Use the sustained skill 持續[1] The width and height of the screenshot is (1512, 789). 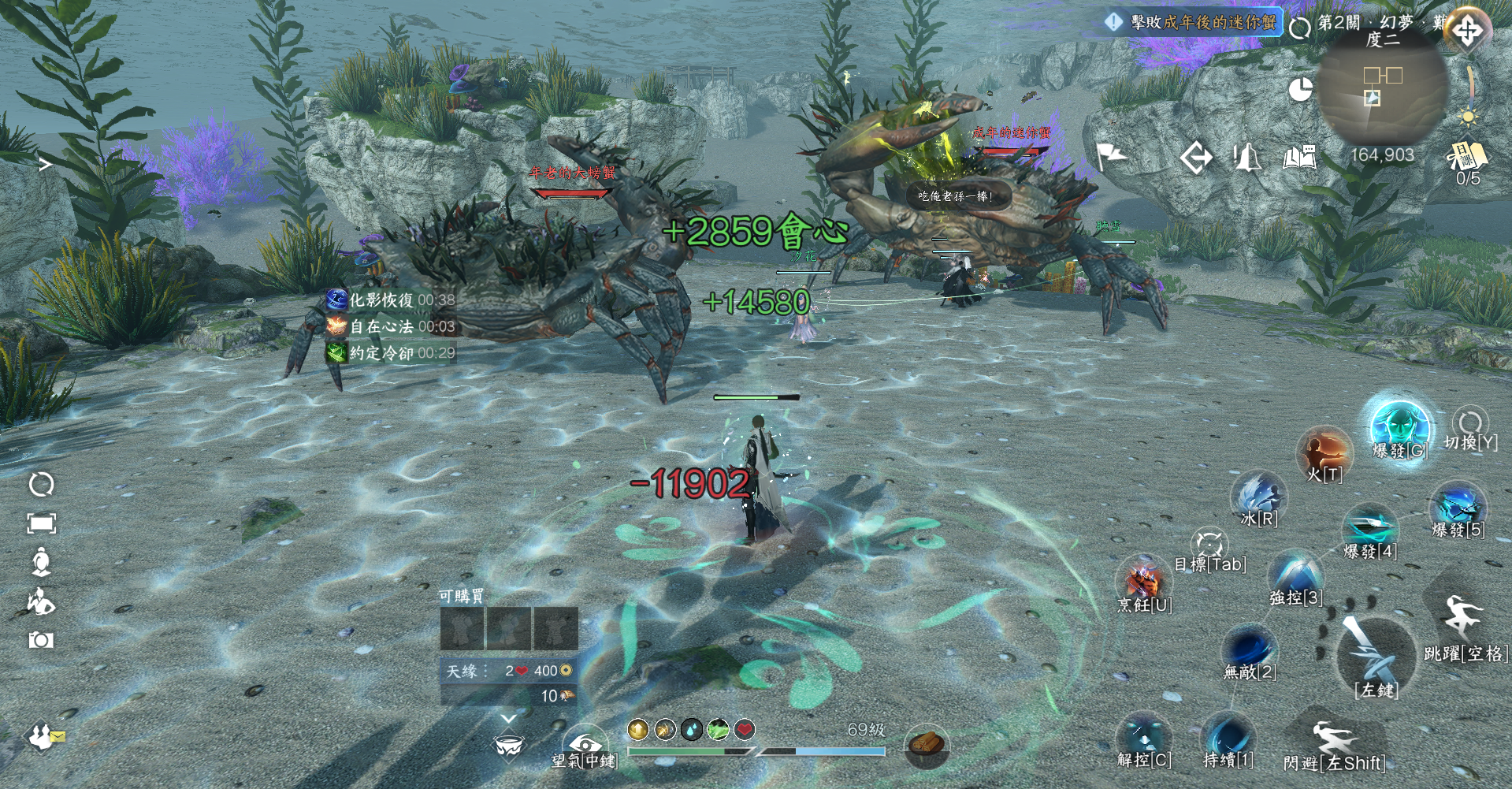click(1228, 736)
